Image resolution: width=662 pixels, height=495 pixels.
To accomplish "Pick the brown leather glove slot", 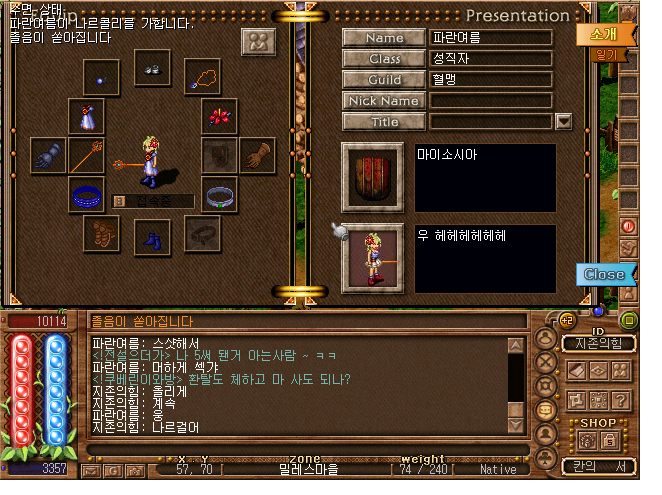I will click(256, 155).
